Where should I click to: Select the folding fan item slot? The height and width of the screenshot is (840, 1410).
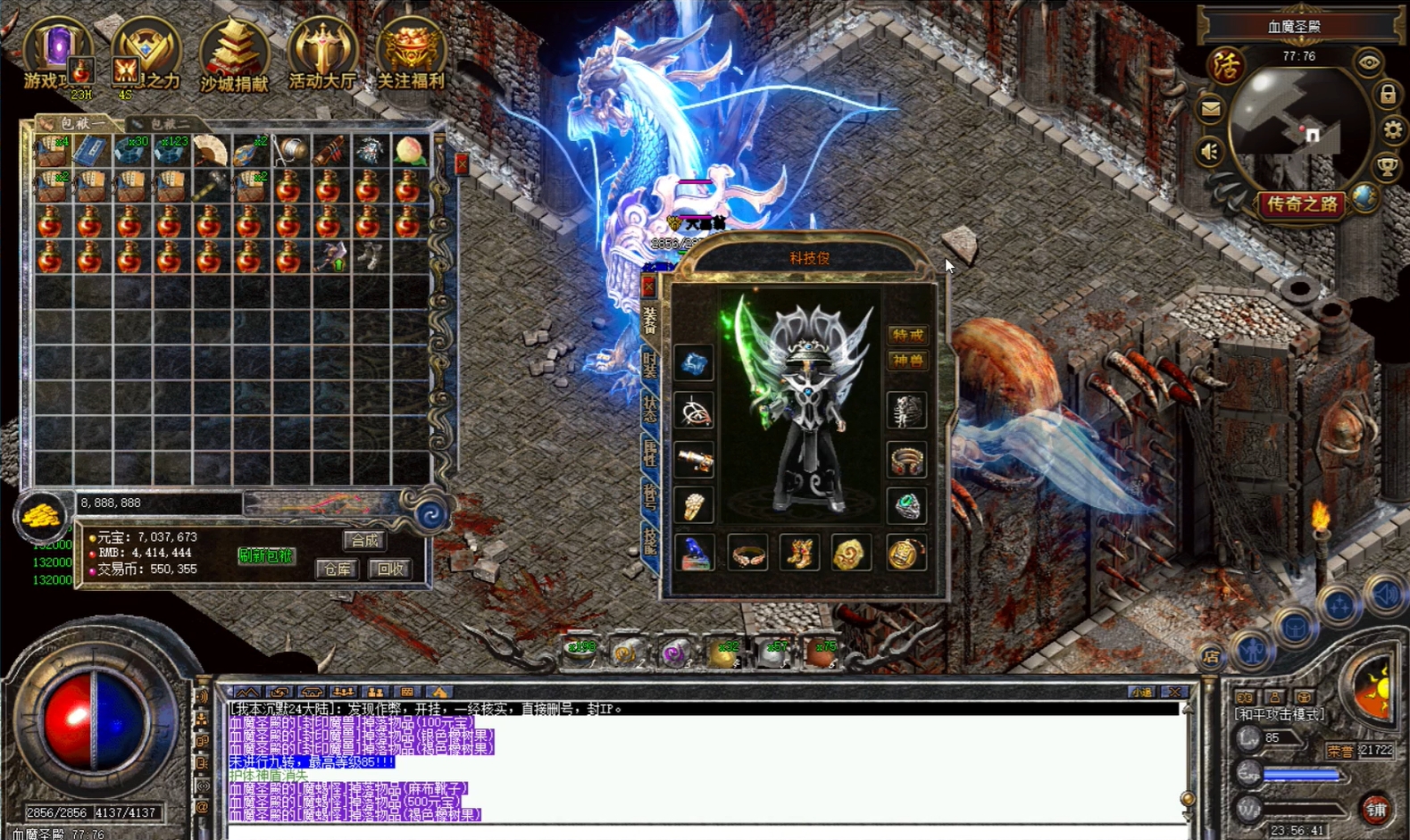(210, 151)
